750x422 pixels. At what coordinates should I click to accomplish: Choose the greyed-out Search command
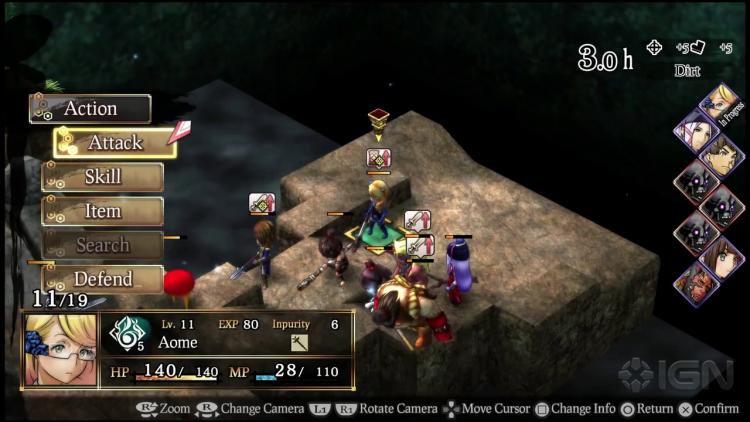click(x=103, y=245)
